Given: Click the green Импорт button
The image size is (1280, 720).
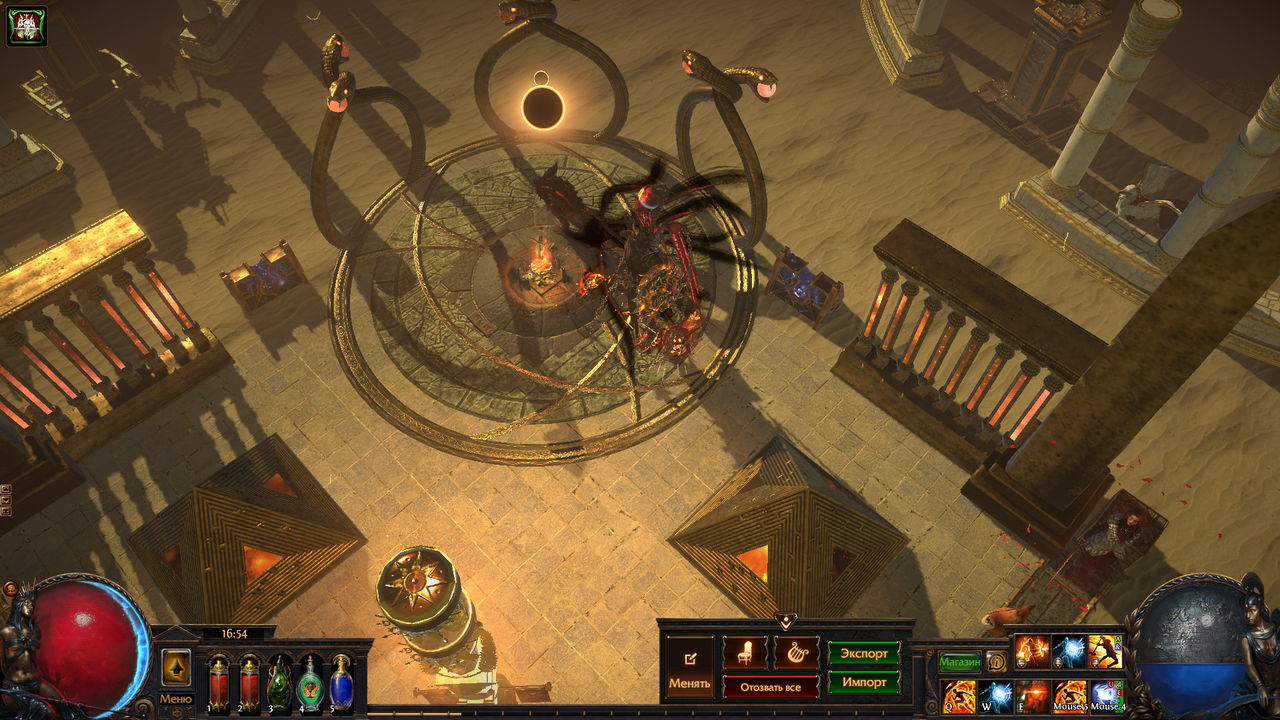Looking at the screenshot, I should 864,683.
